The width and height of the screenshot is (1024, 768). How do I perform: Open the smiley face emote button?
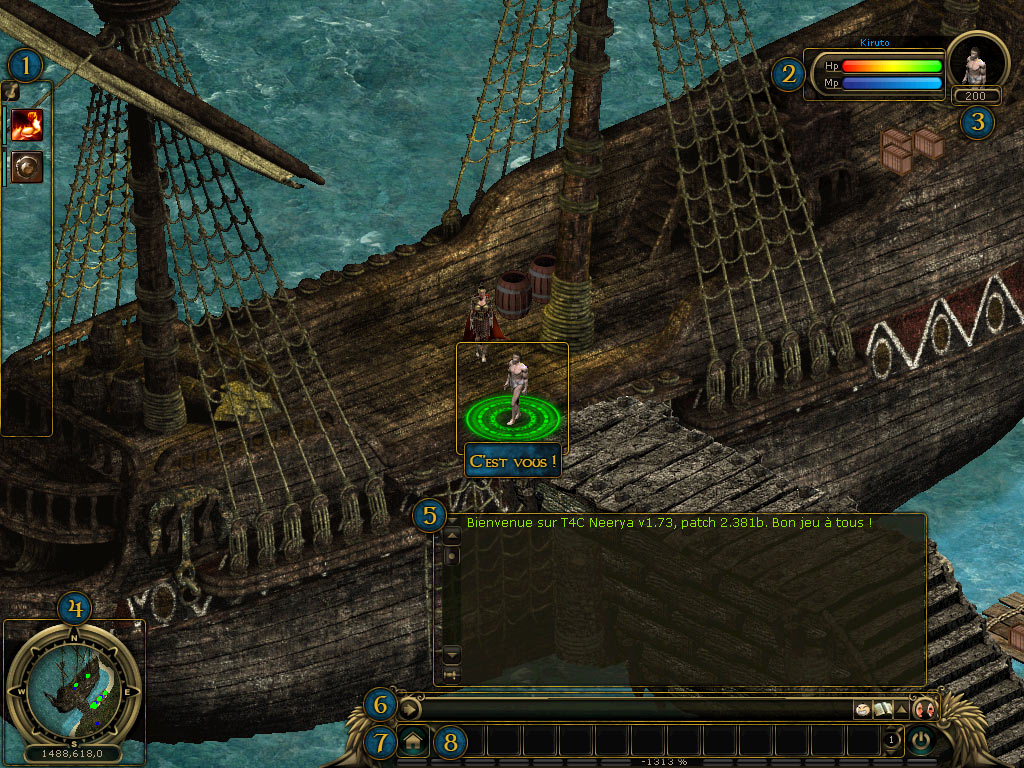click(861, 709)
